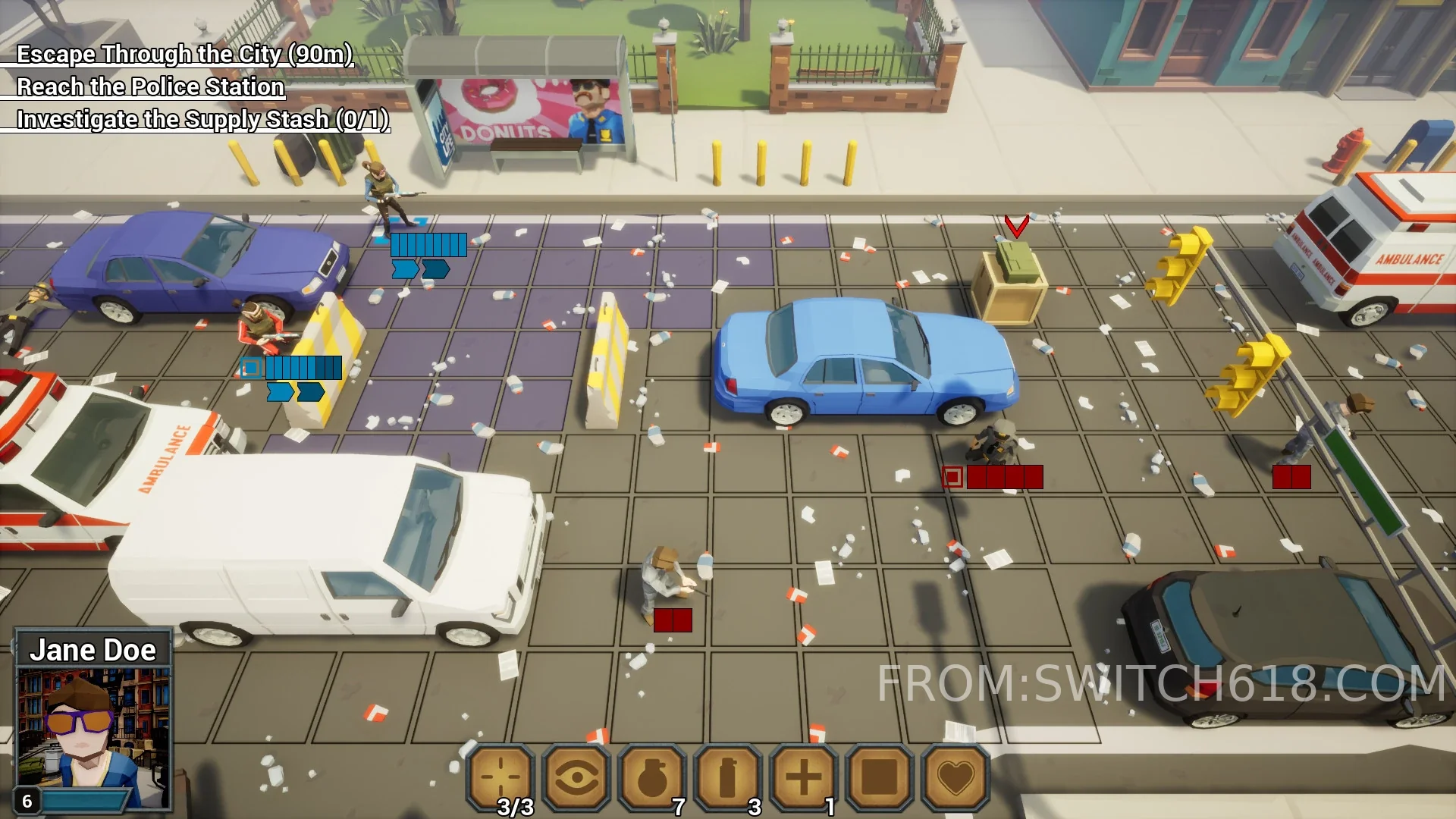Click the Escape Through the City (90m) heading

(185, 54)
